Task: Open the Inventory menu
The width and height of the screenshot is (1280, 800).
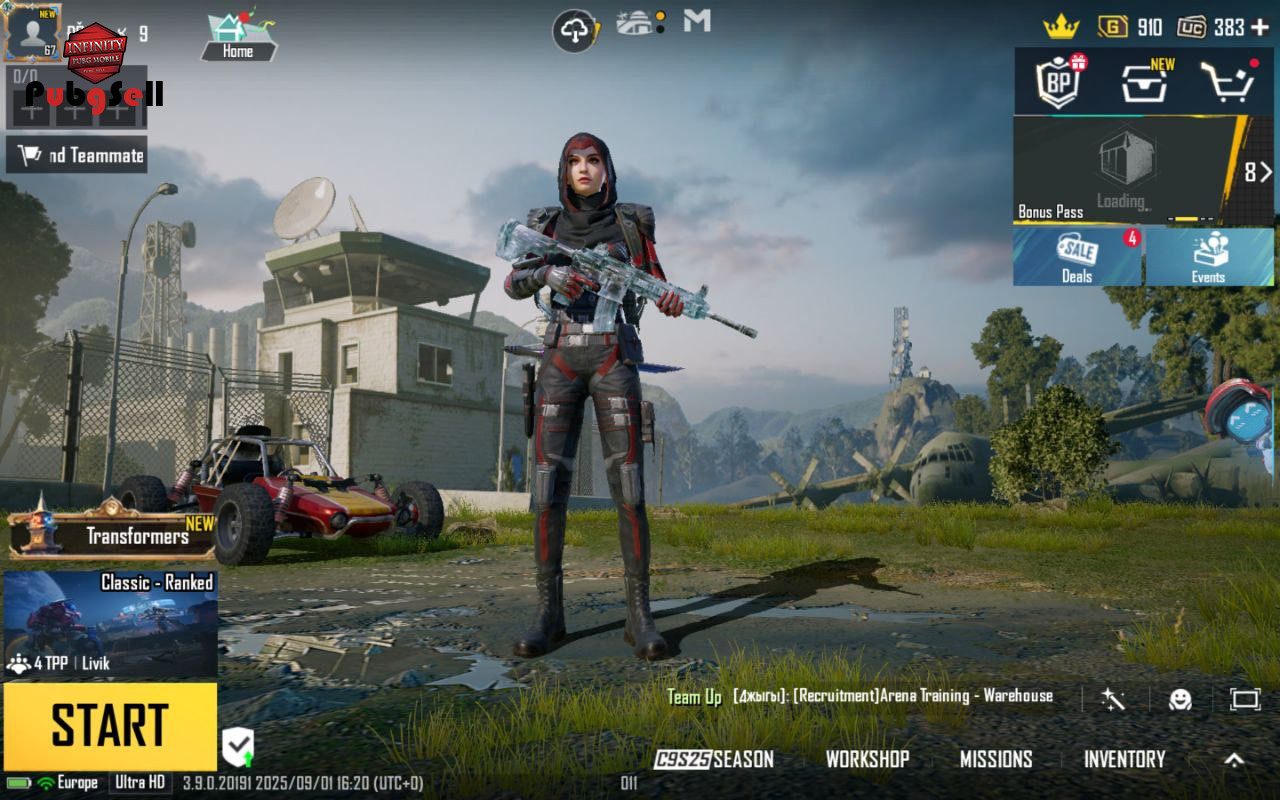Action: click(x=1125, y=759)
